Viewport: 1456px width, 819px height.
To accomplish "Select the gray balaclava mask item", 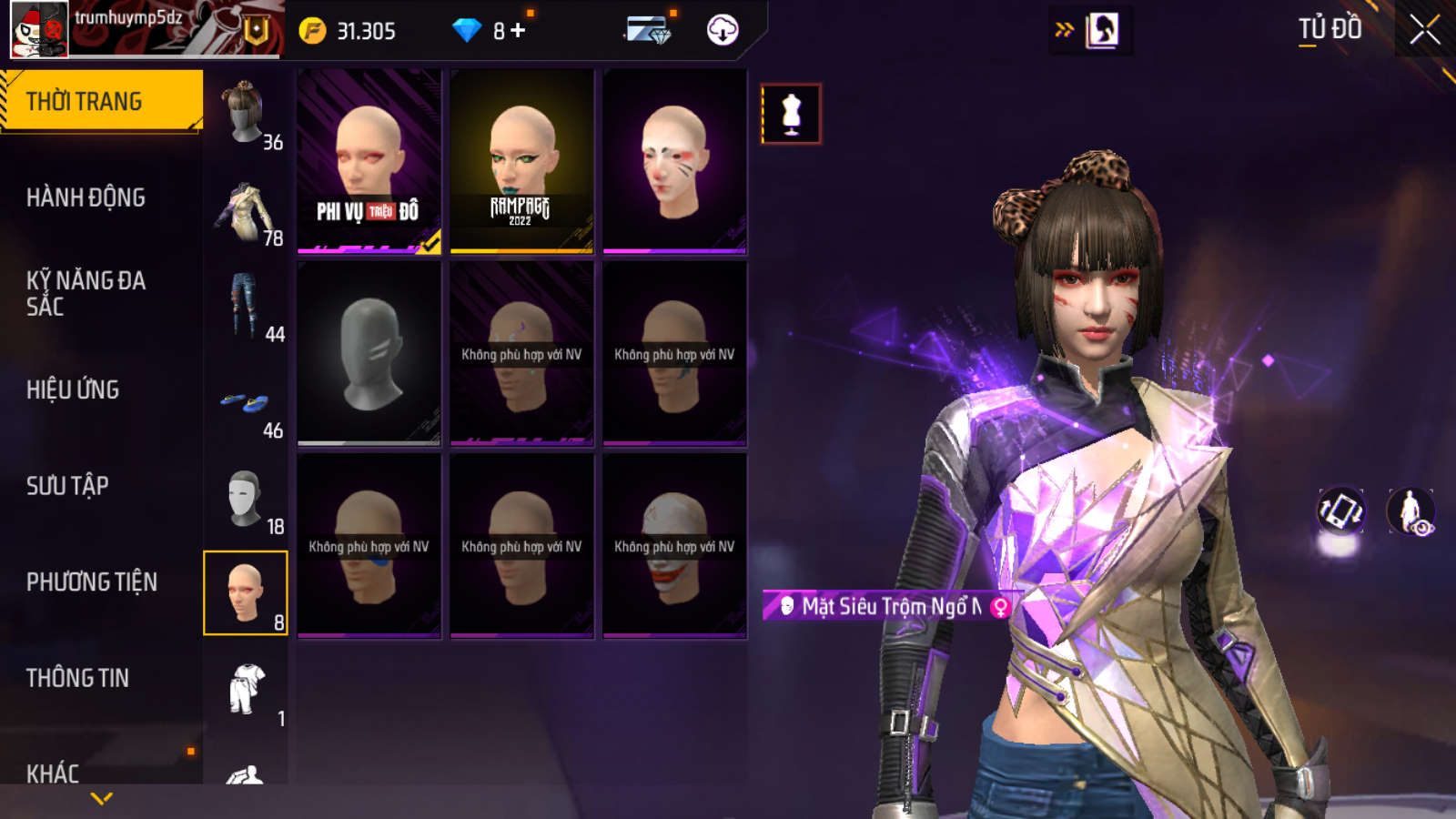I will coord(369,353).
